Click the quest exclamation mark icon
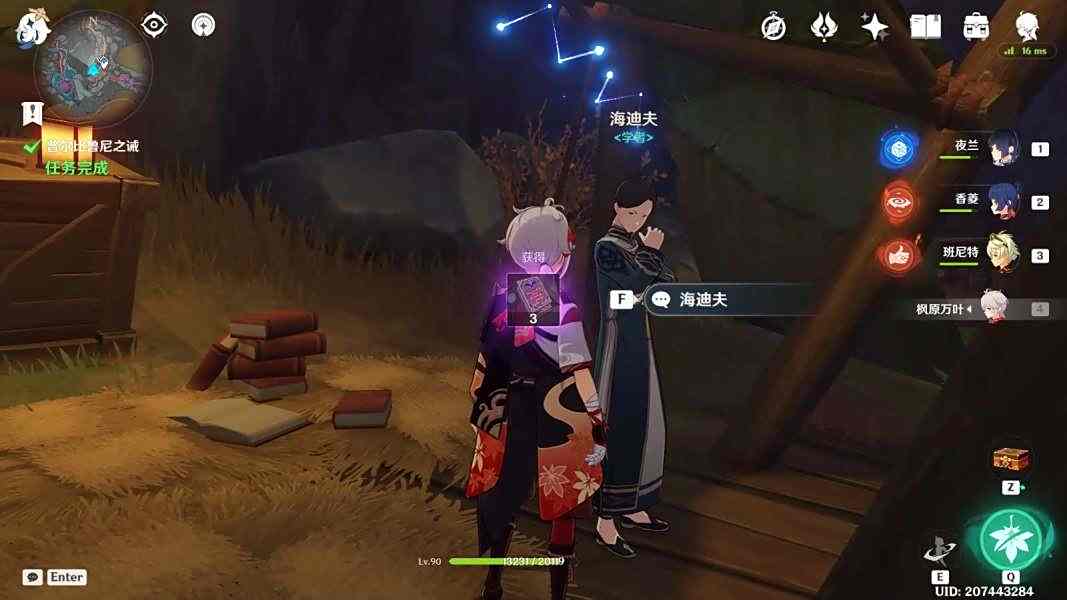 pyautogui.click(x=33, y=112)
